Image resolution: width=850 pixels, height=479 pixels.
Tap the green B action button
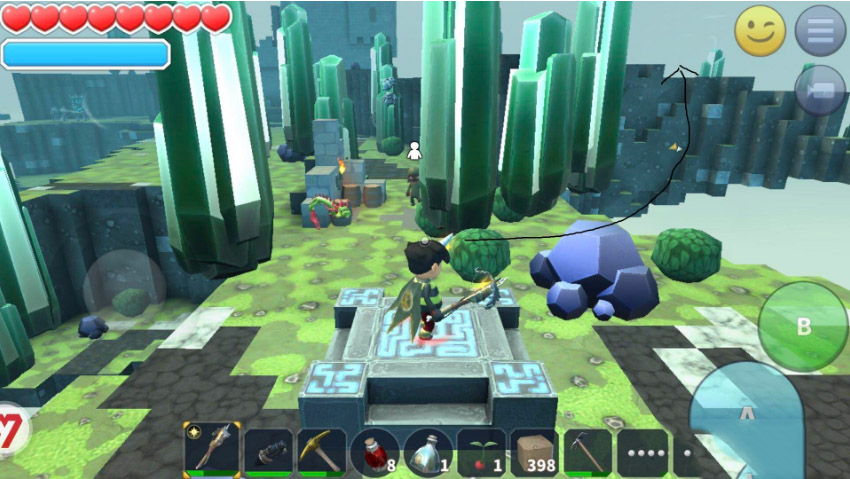[x=803, y=326]
